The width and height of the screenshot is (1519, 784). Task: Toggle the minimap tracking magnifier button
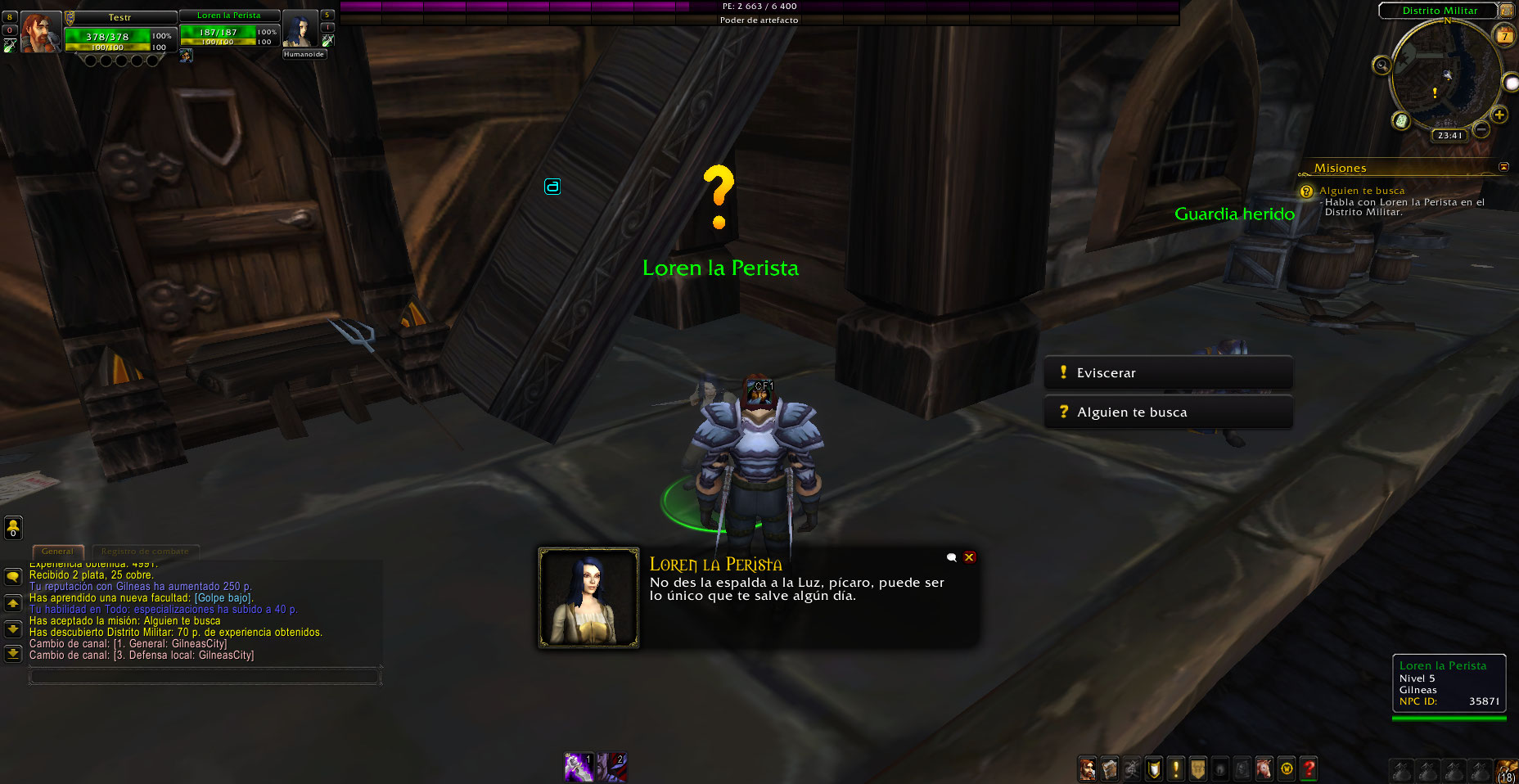pos(1382,65)
